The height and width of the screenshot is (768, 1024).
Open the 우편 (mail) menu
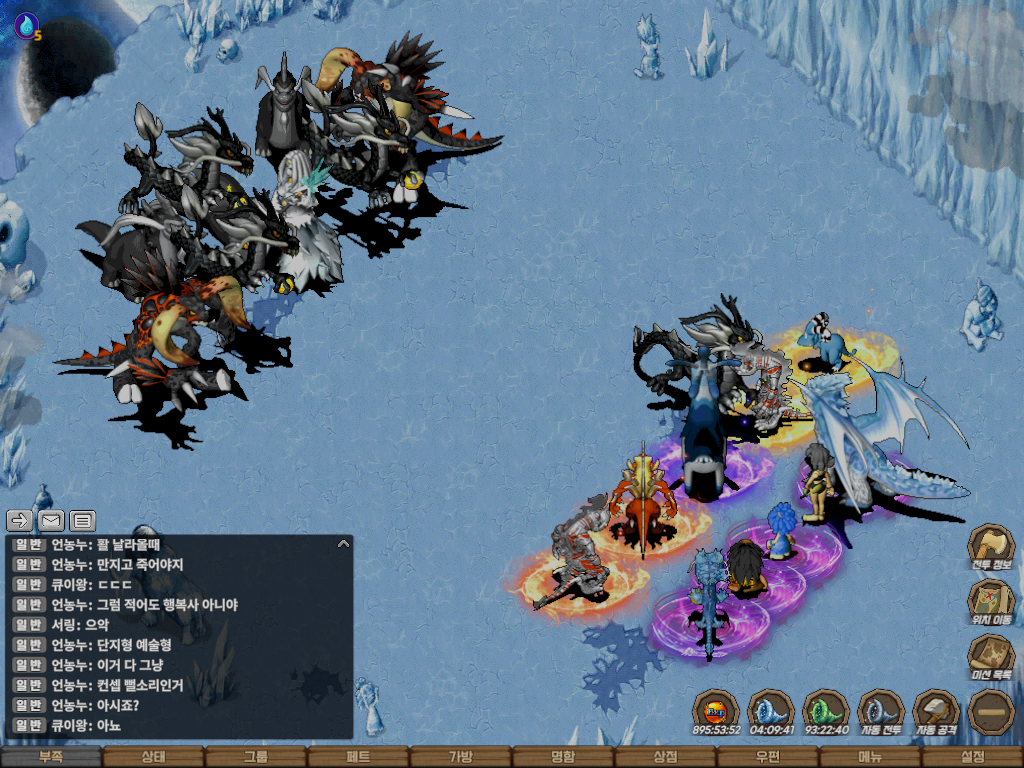point(768,758)
